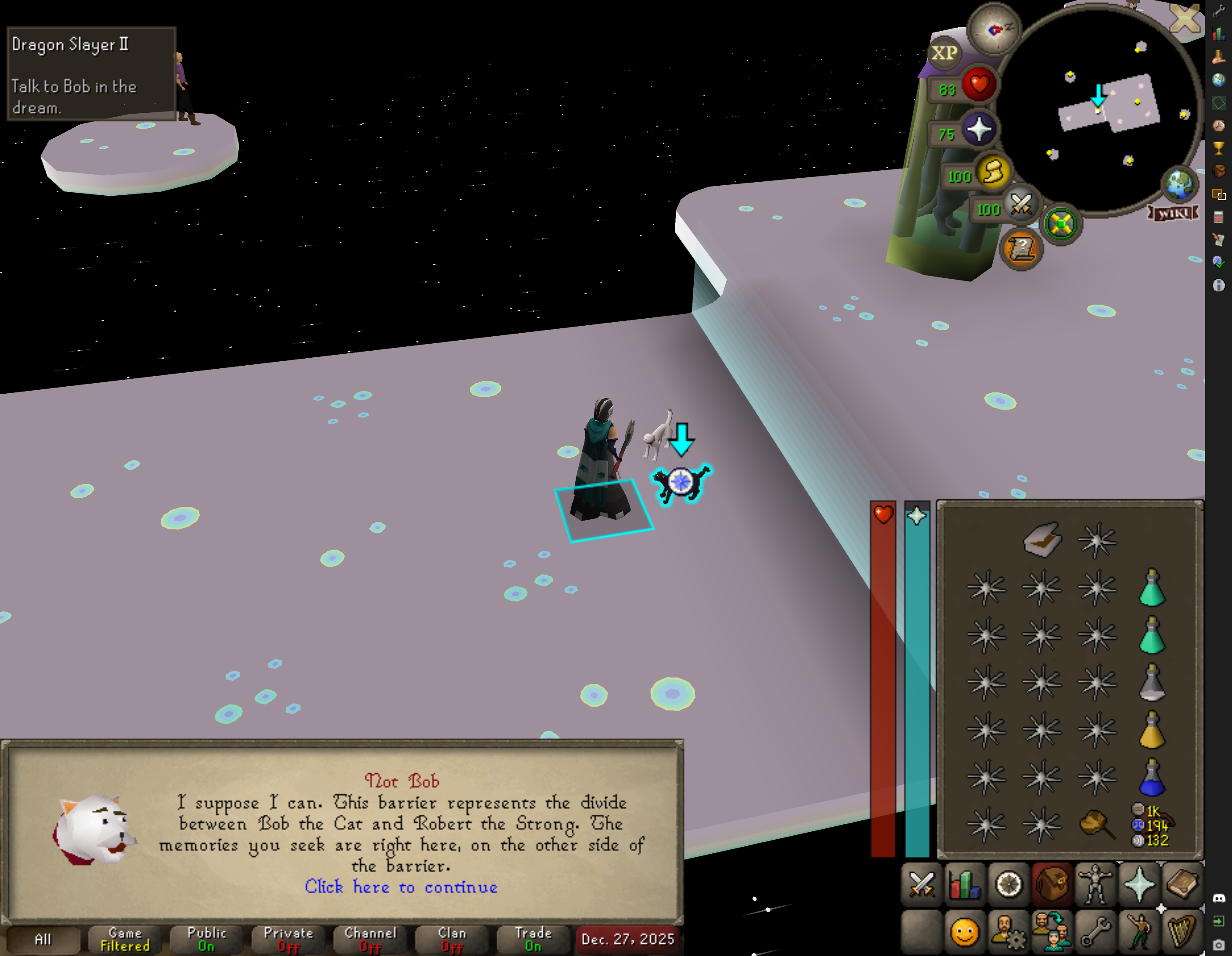
Task: Click the Wiki lookup button
Action: click(x=1173, y=214)
